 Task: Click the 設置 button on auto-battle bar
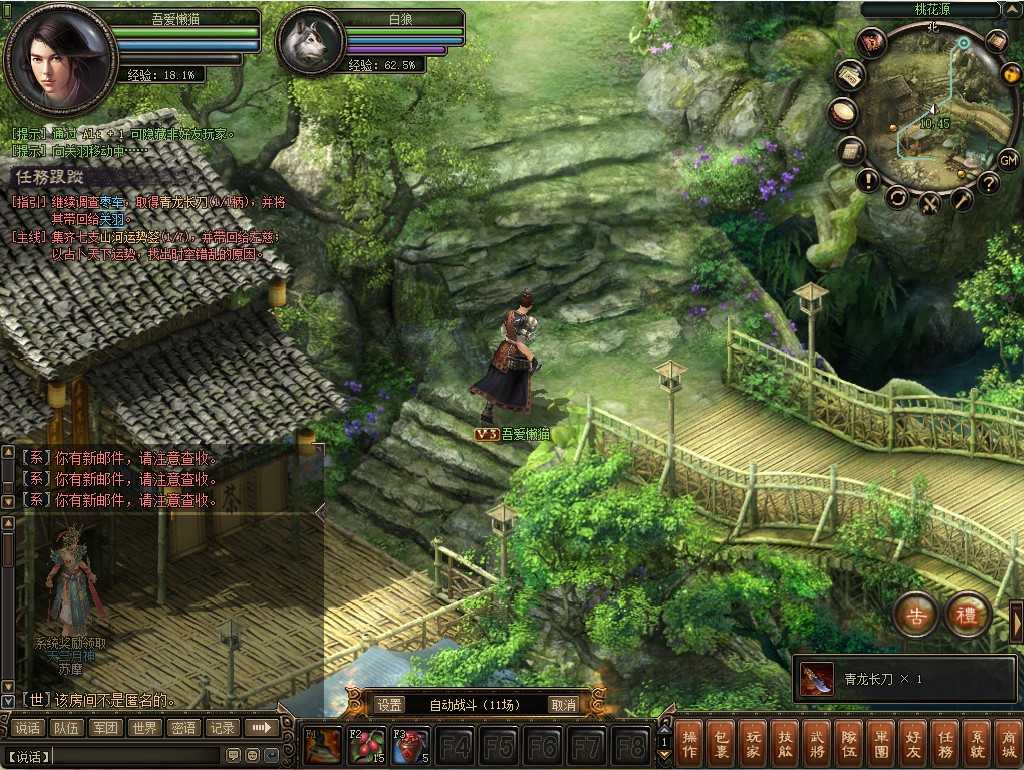click(x=390, y=705)
